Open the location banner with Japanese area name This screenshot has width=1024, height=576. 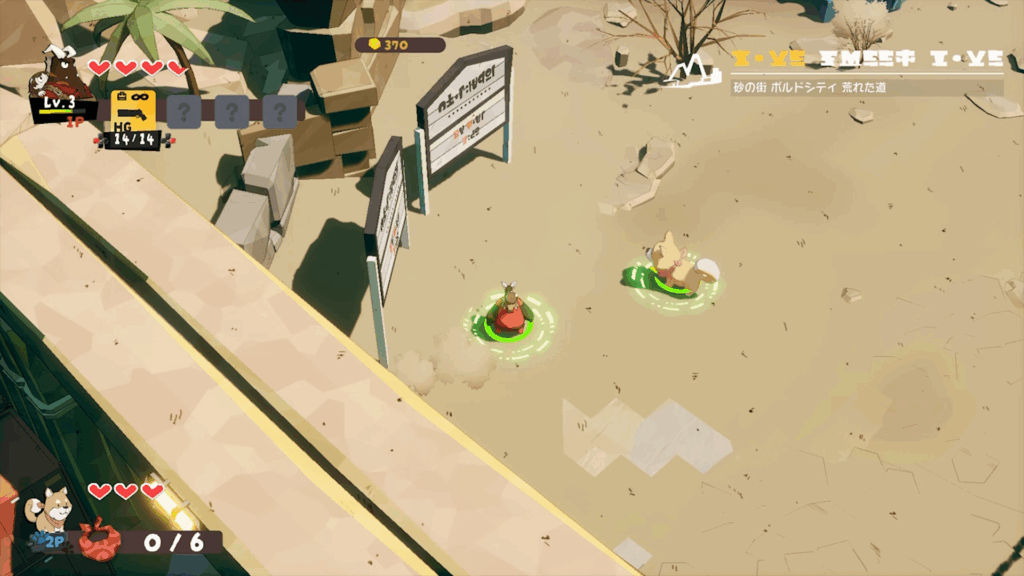click(x=866, y=87)
